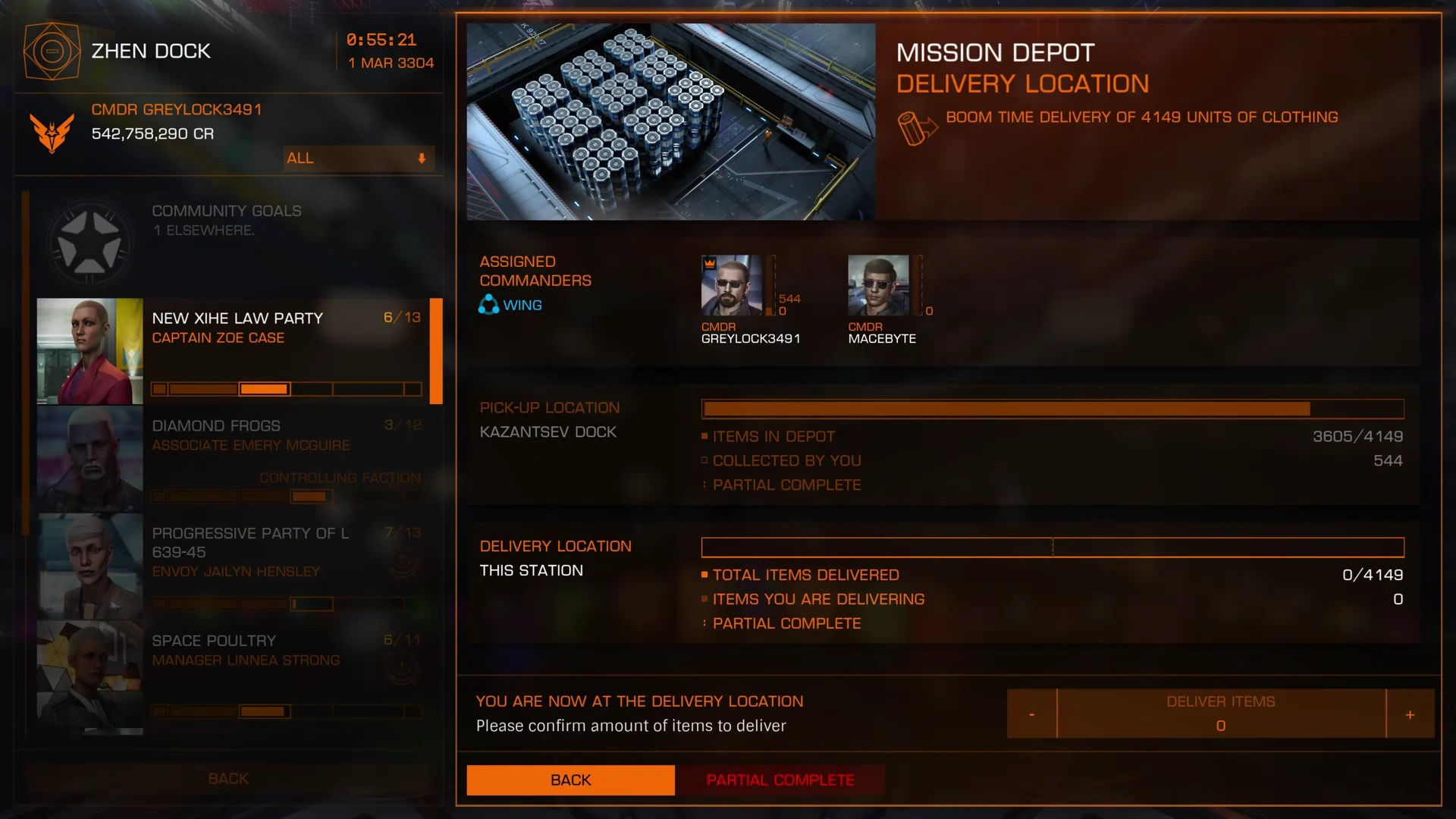Increase delivery amount with the plus stepper
Screen dimensions: 1456x819
[1410, 714]
